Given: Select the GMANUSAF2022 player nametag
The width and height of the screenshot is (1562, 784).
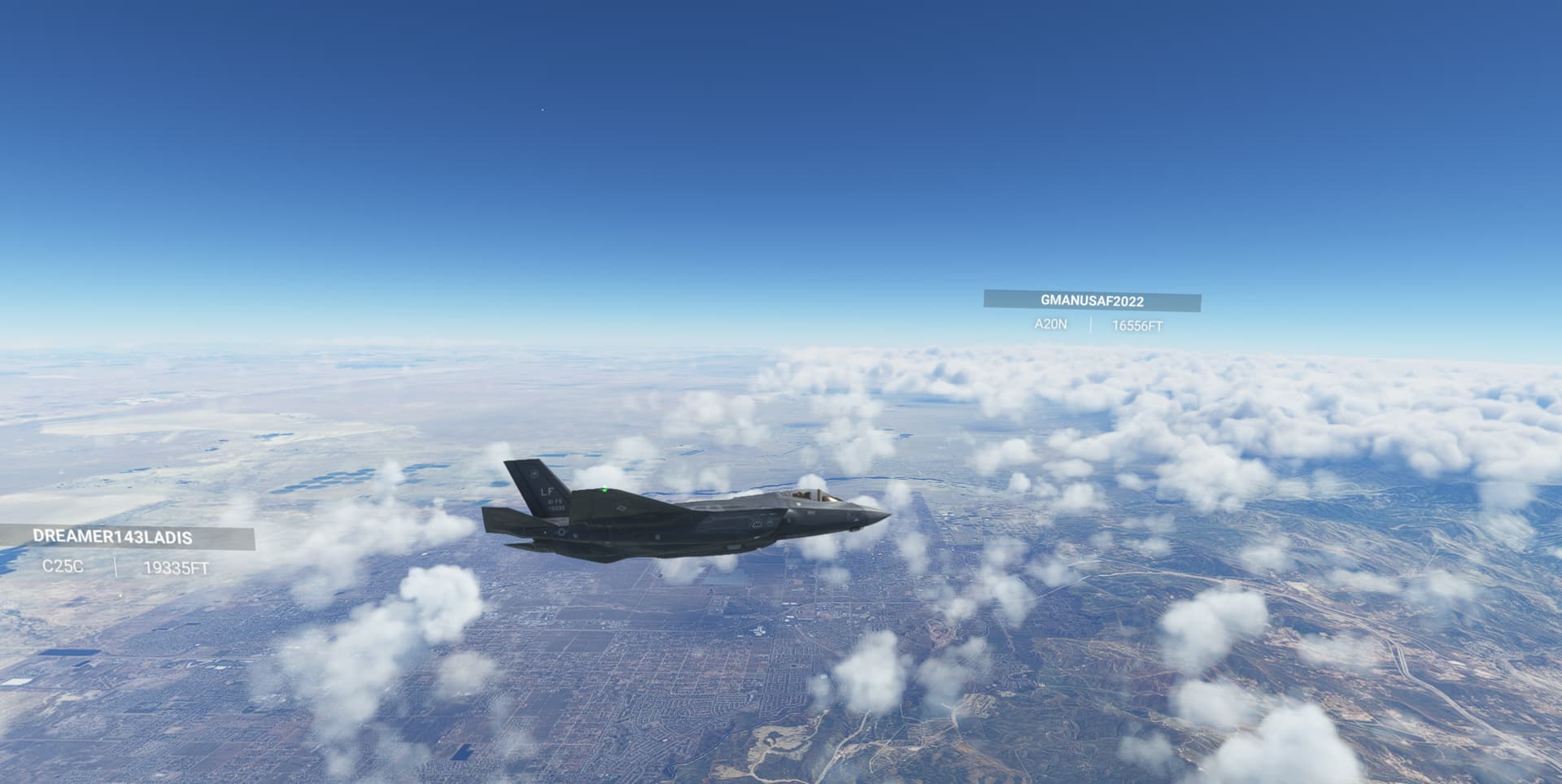Looking at the screenshot, I should click(1093, 300).
